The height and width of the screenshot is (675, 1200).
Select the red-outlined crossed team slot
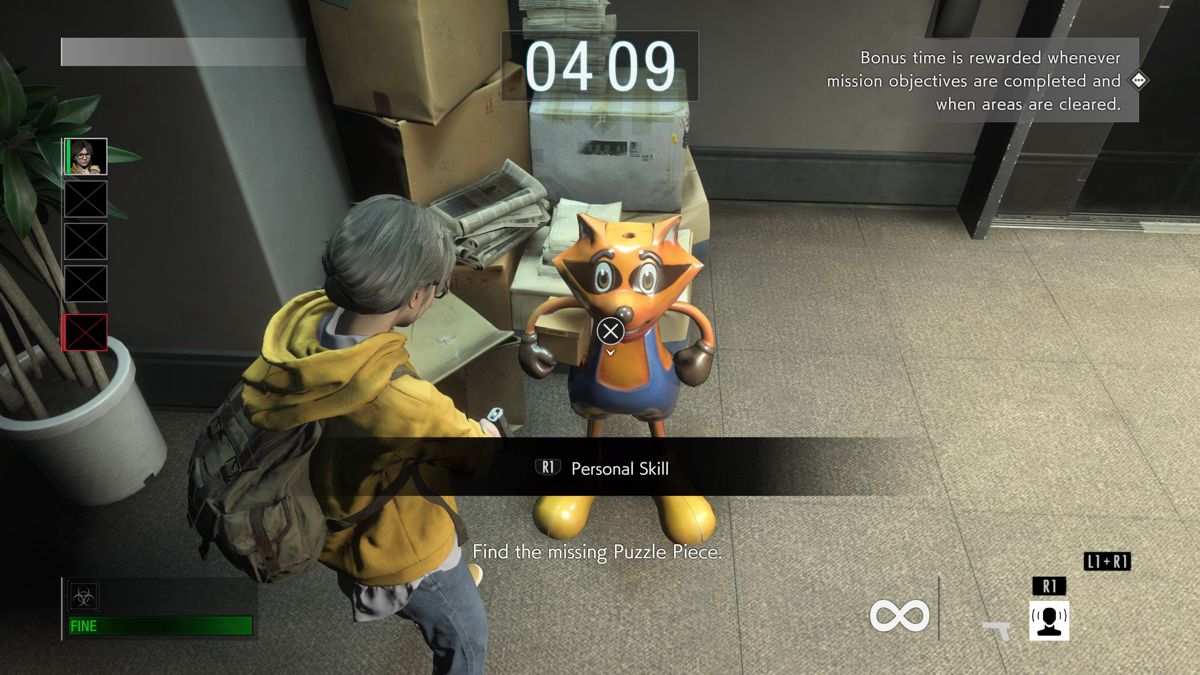pos(86,332)
